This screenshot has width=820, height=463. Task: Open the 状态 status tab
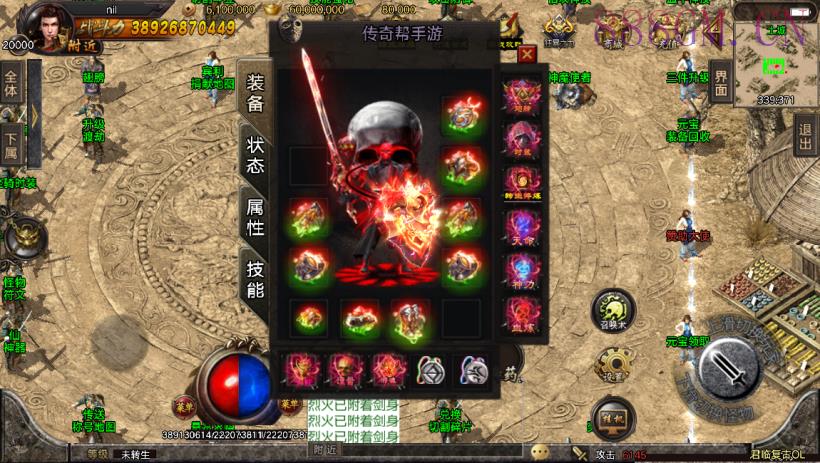tap(254, 154)
